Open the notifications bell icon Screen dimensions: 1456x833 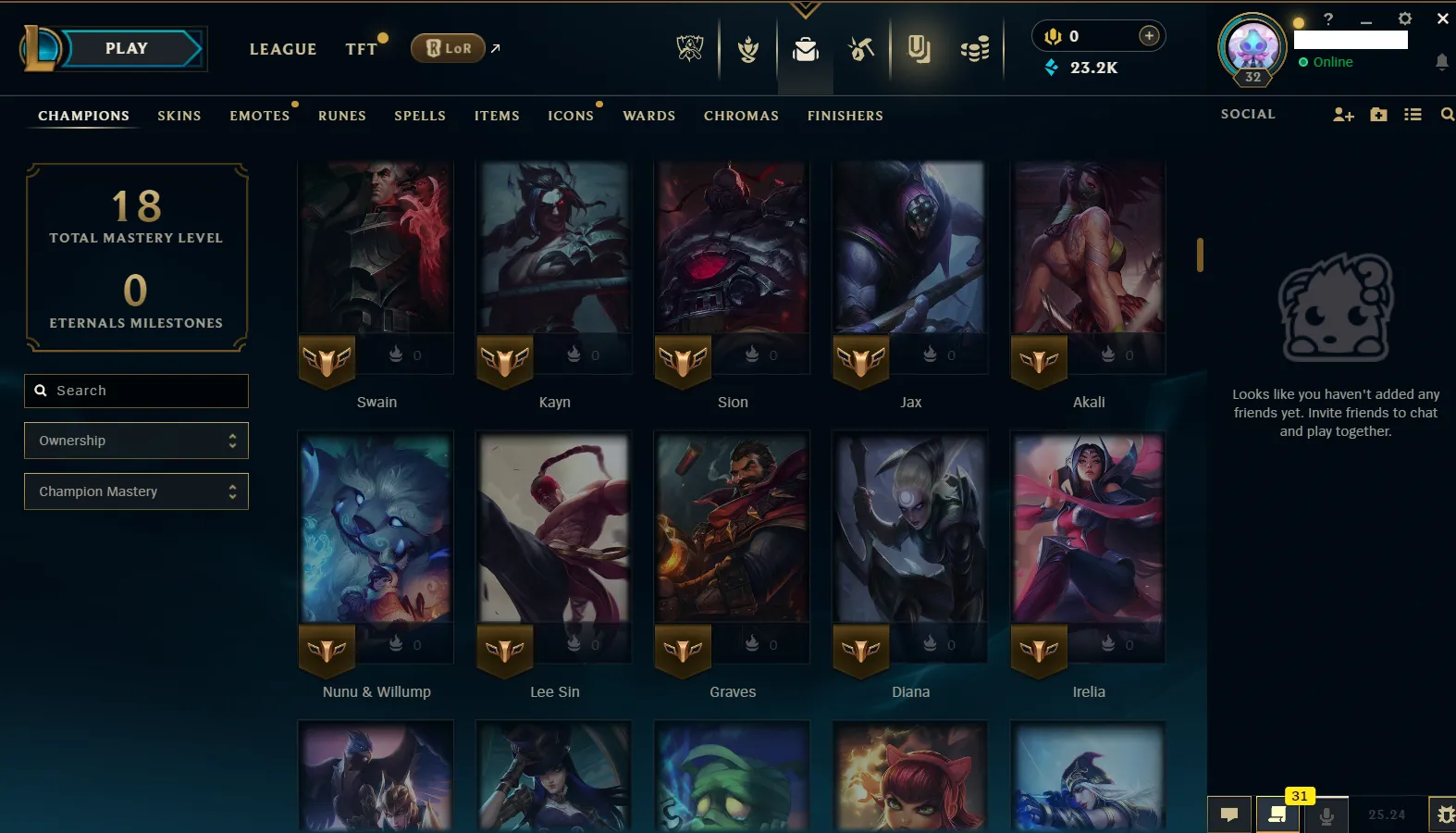(x=1440, y=61)
